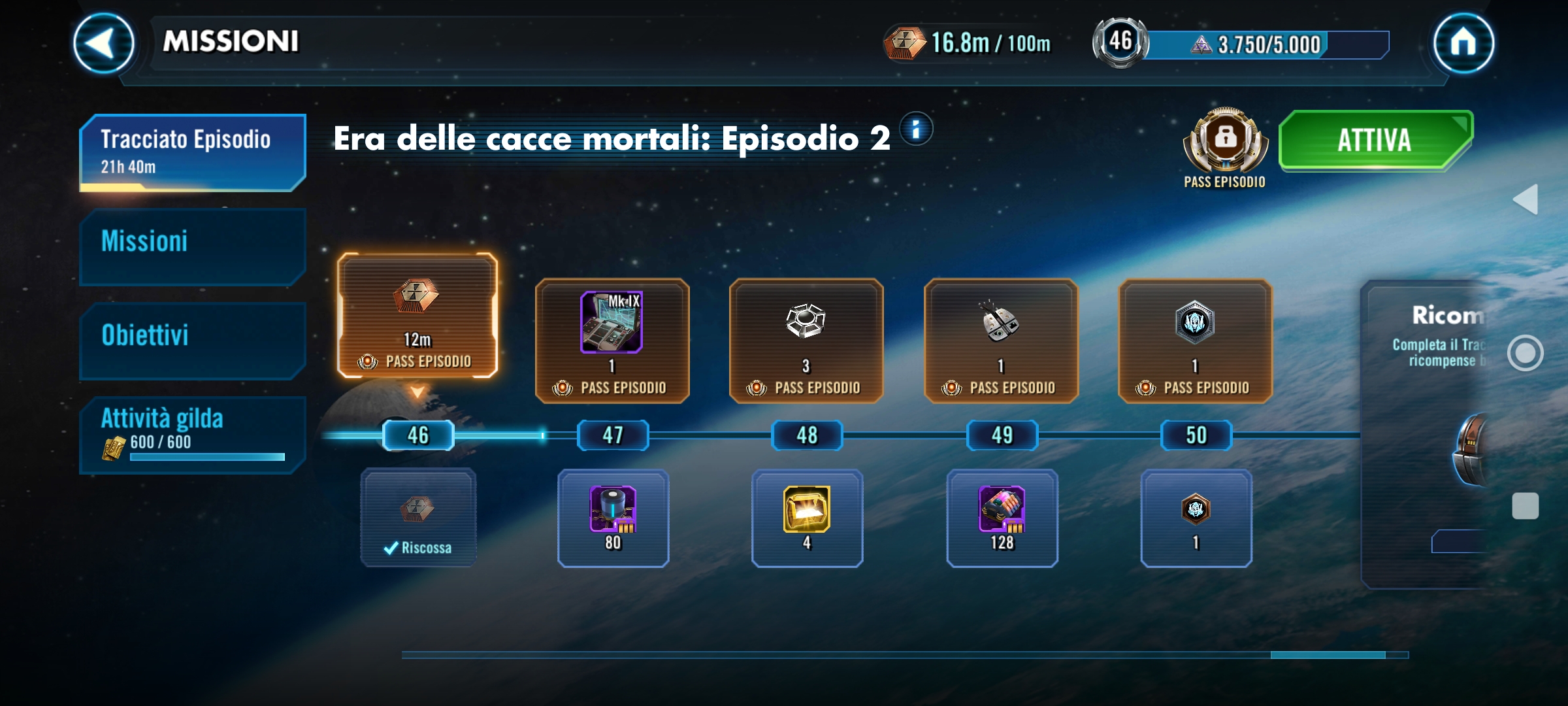Open the free reward showing 128
The image size is (1568, 706).
point(1002,518)
